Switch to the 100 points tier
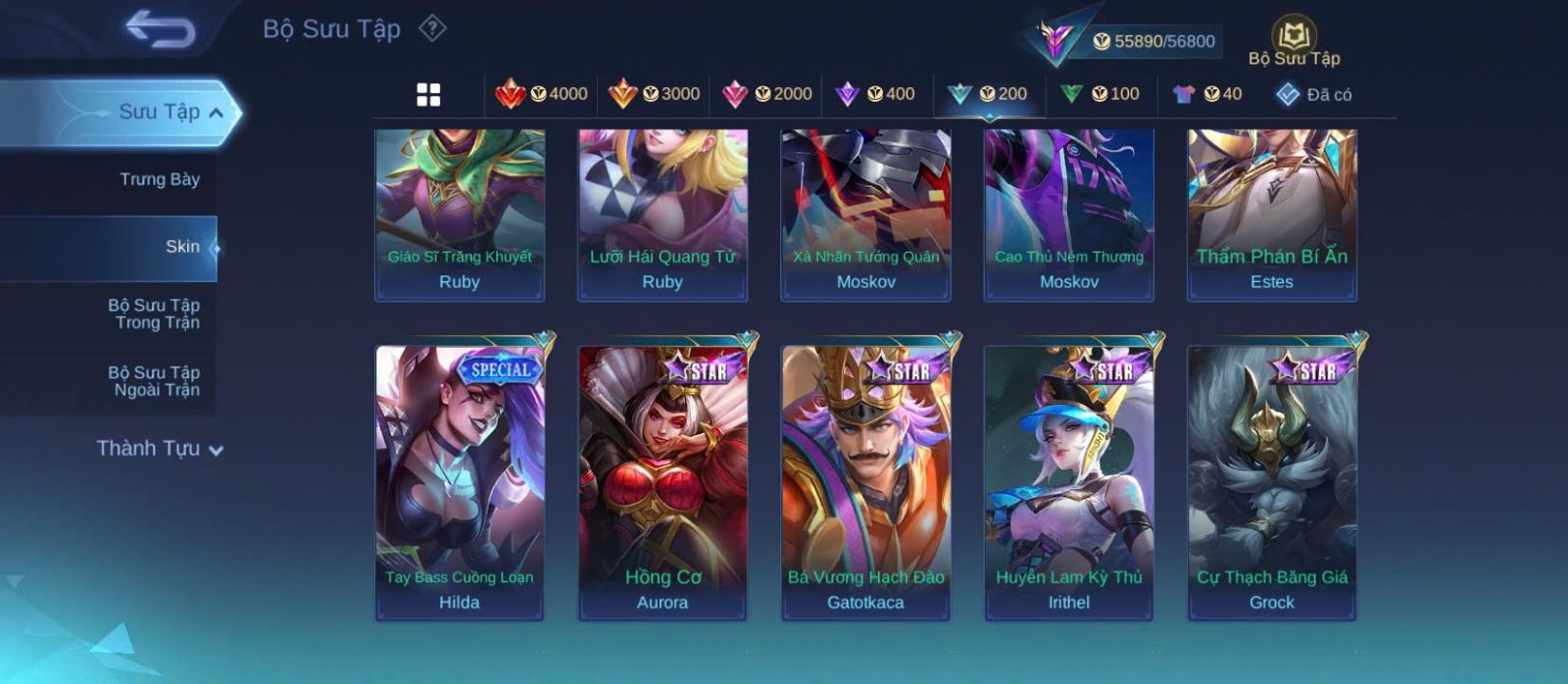Screen dimensions: 1568x684 click(1101, 94)
